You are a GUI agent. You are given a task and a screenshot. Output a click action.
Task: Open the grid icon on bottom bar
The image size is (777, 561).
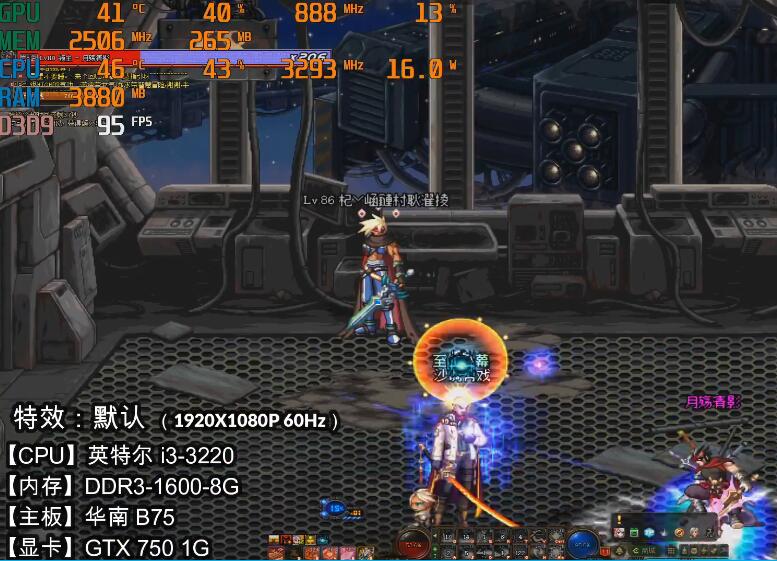click(x=671, y=551)
